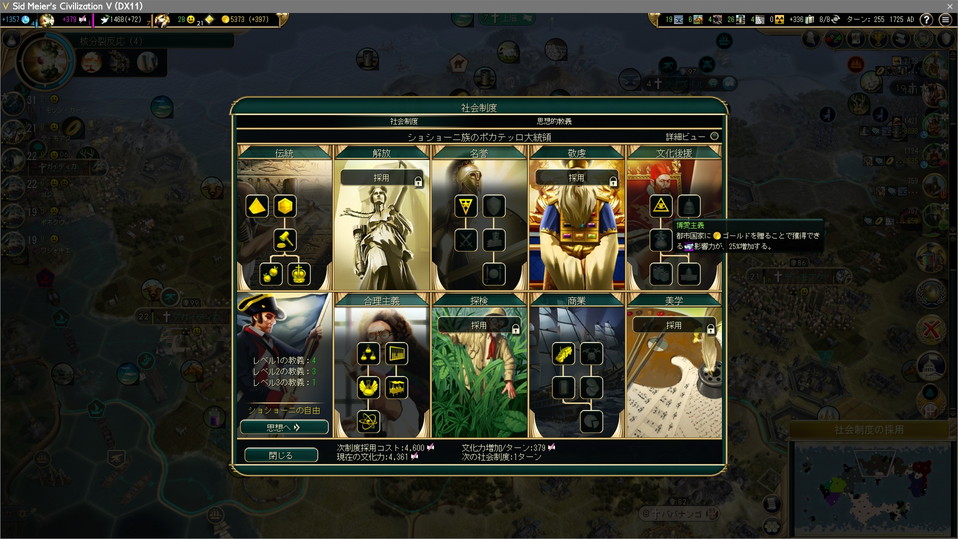Select the gavel policy in the 伝統 tree
Screen dimensions: 958x539
coord(284,240)
